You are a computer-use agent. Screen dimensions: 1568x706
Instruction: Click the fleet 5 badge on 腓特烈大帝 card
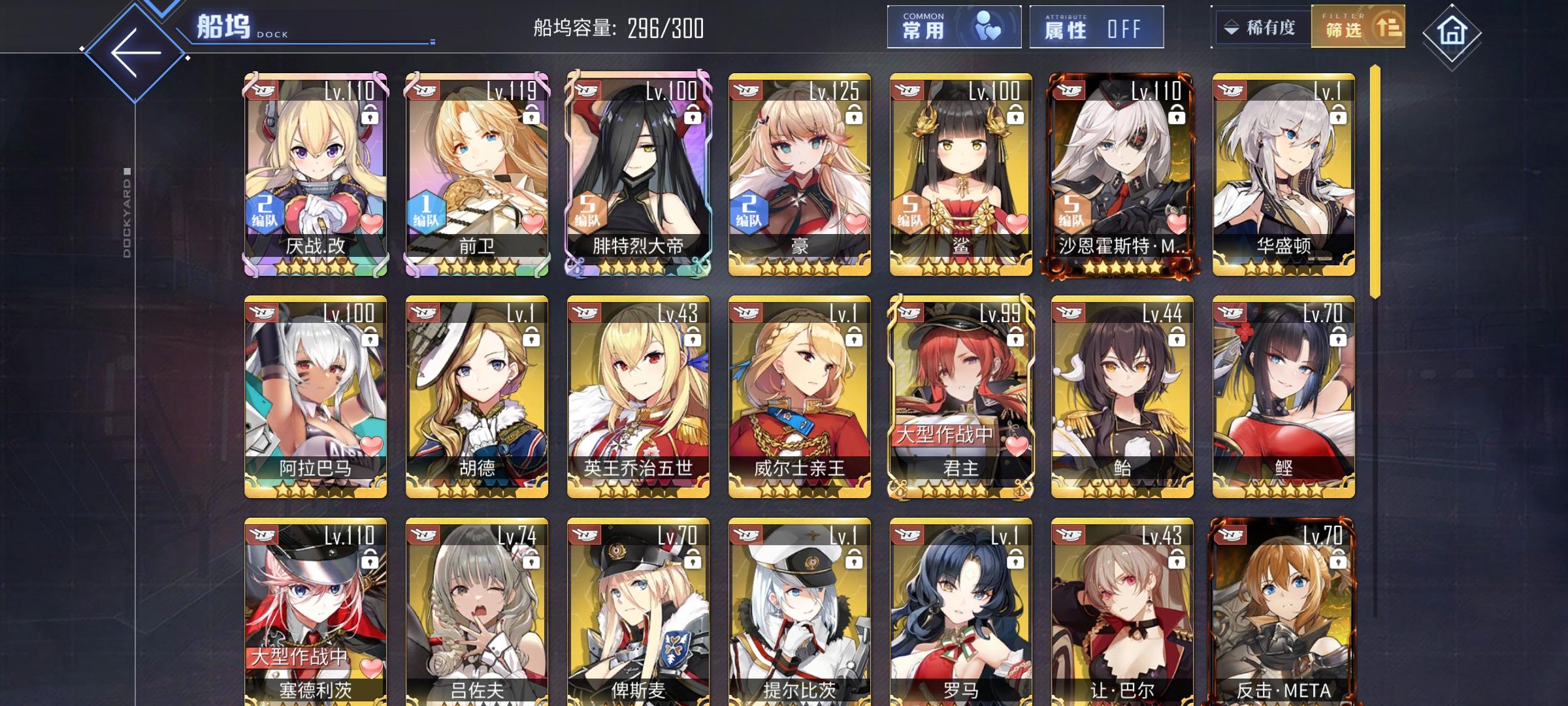coord(590,211)
